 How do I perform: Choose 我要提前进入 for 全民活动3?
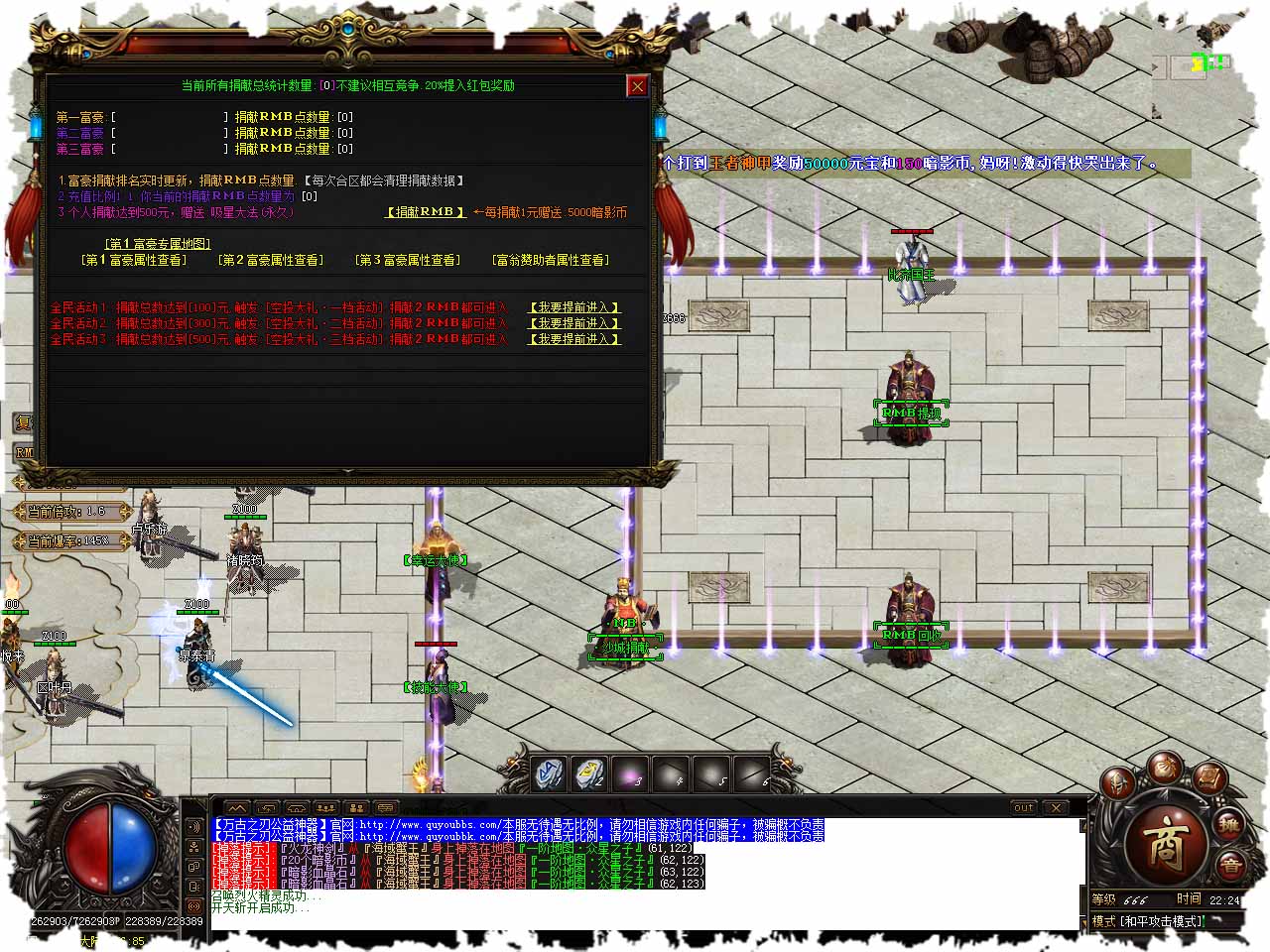click(574, 339)
